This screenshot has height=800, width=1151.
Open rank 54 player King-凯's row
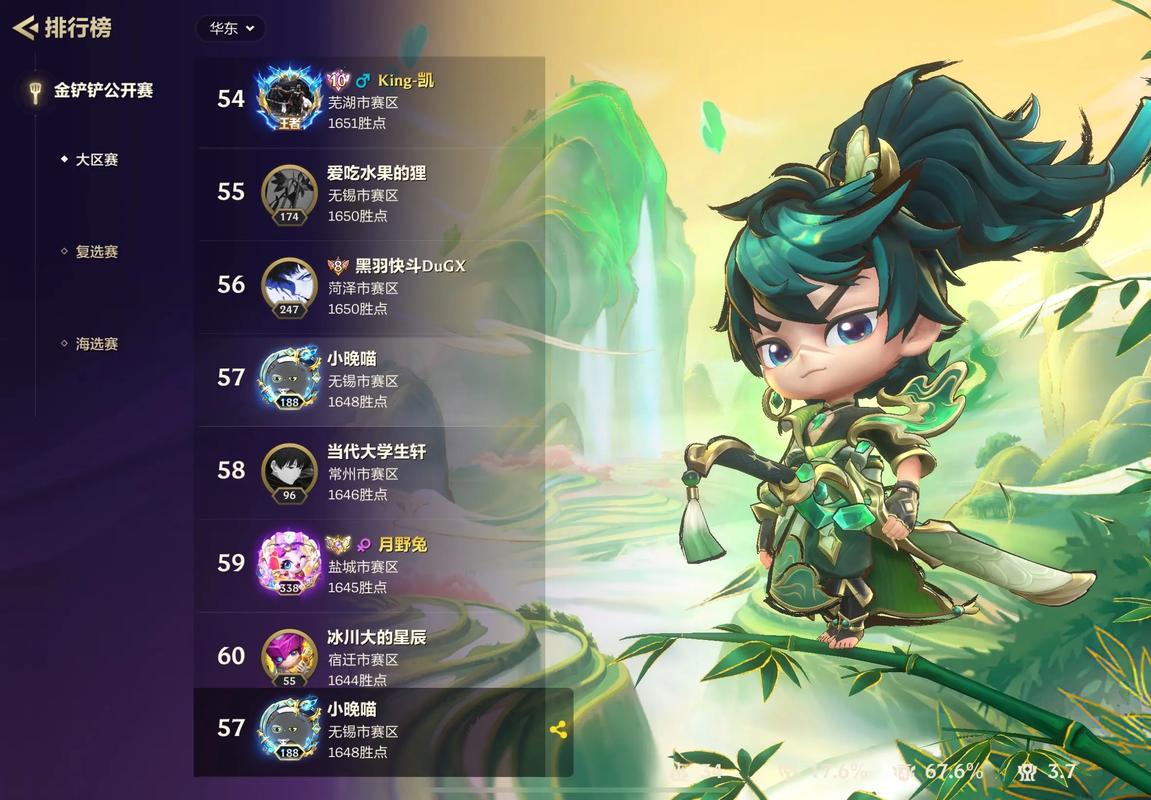tap(400, 100)
